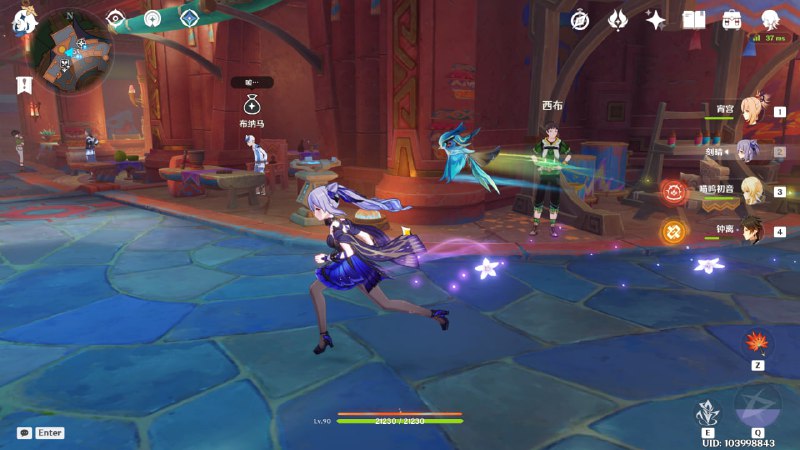800x450 pixels.
Task: Use the red flower gadget icon
Action: 757,344
